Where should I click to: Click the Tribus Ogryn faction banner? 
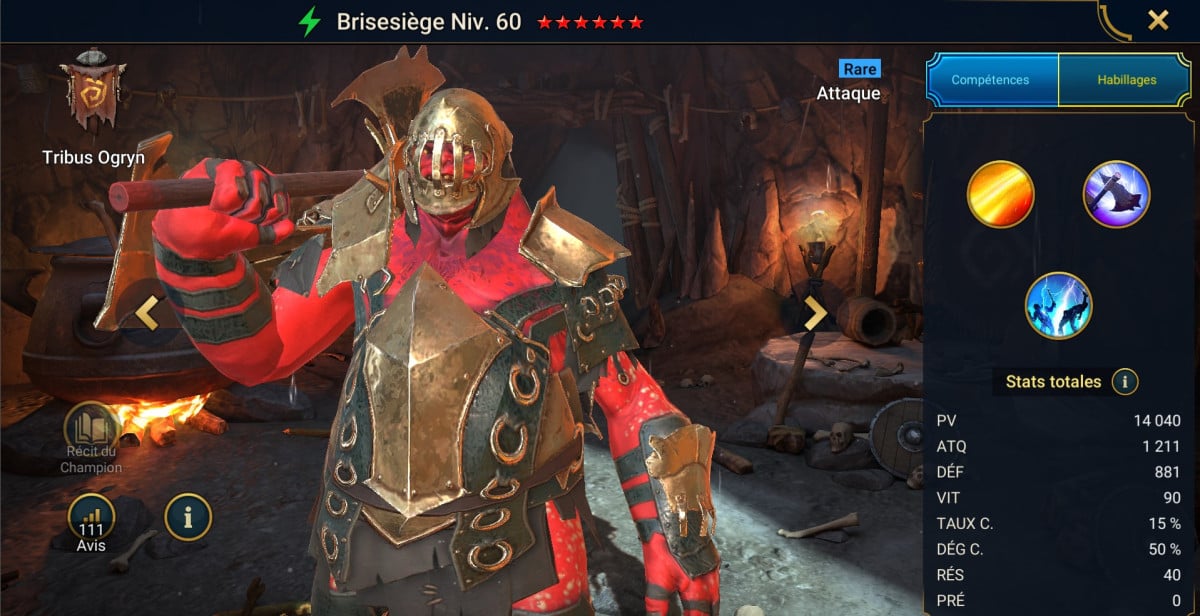93,92
